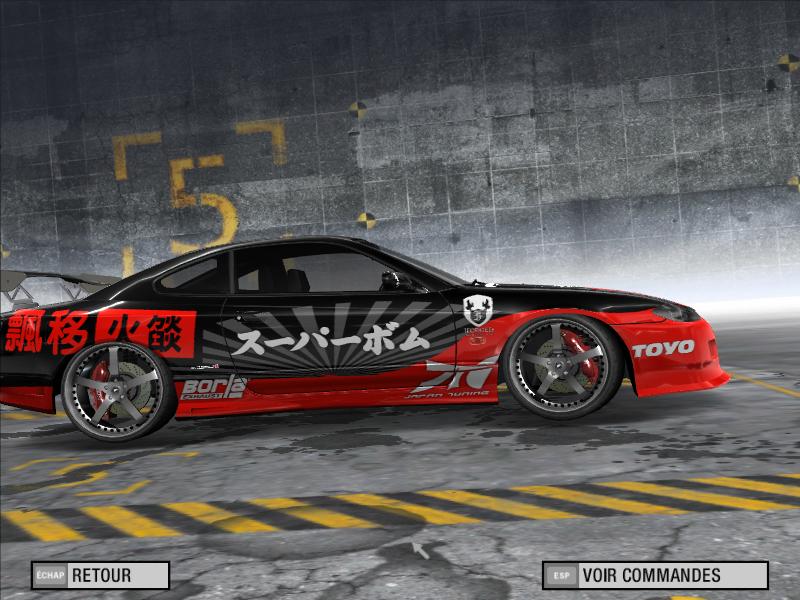Show the VOIR COMMANDES panel
Image resolution: width=800 pixels, height=600 pixels.
pyautogui.click(x=655, y=575)
